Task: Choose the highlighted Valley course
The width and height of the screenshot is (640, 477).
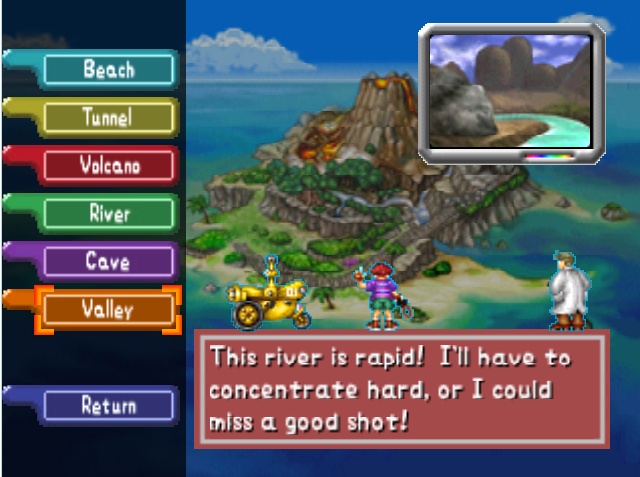Action: tap(108, 310)
